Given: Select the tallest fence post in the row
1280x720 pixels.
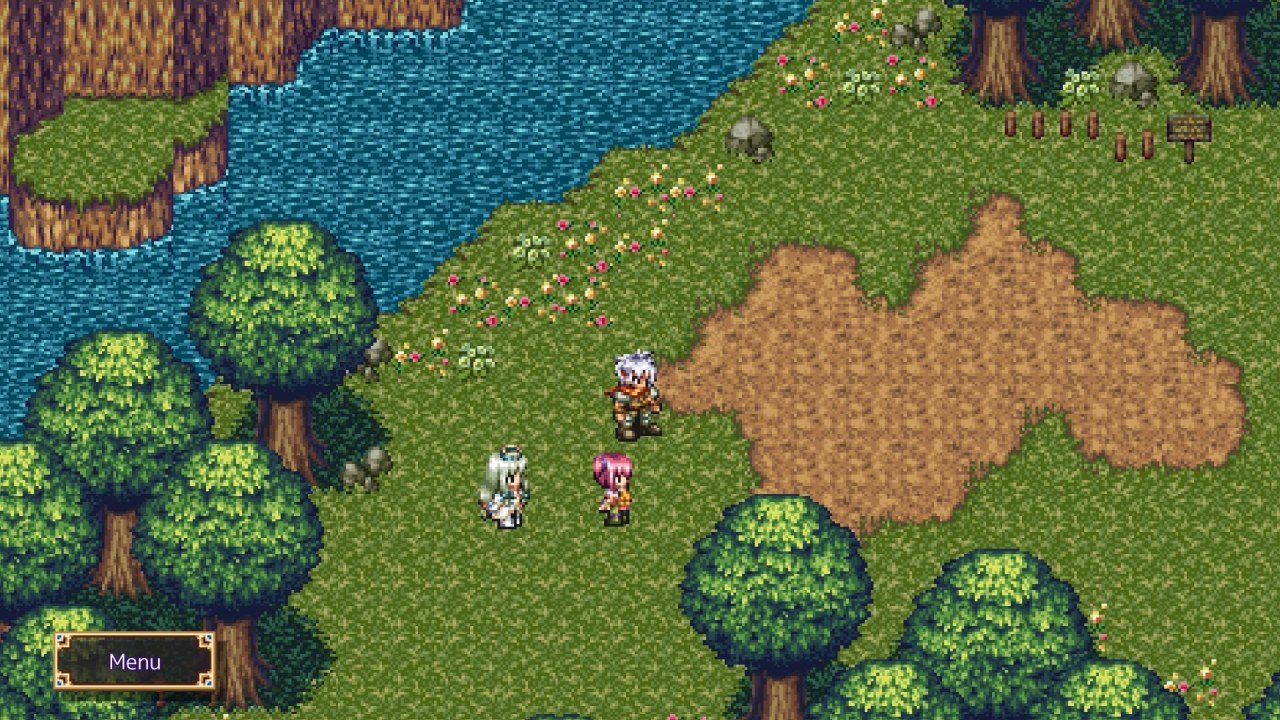Looking at the screenshot, I should click(1093, 122).
